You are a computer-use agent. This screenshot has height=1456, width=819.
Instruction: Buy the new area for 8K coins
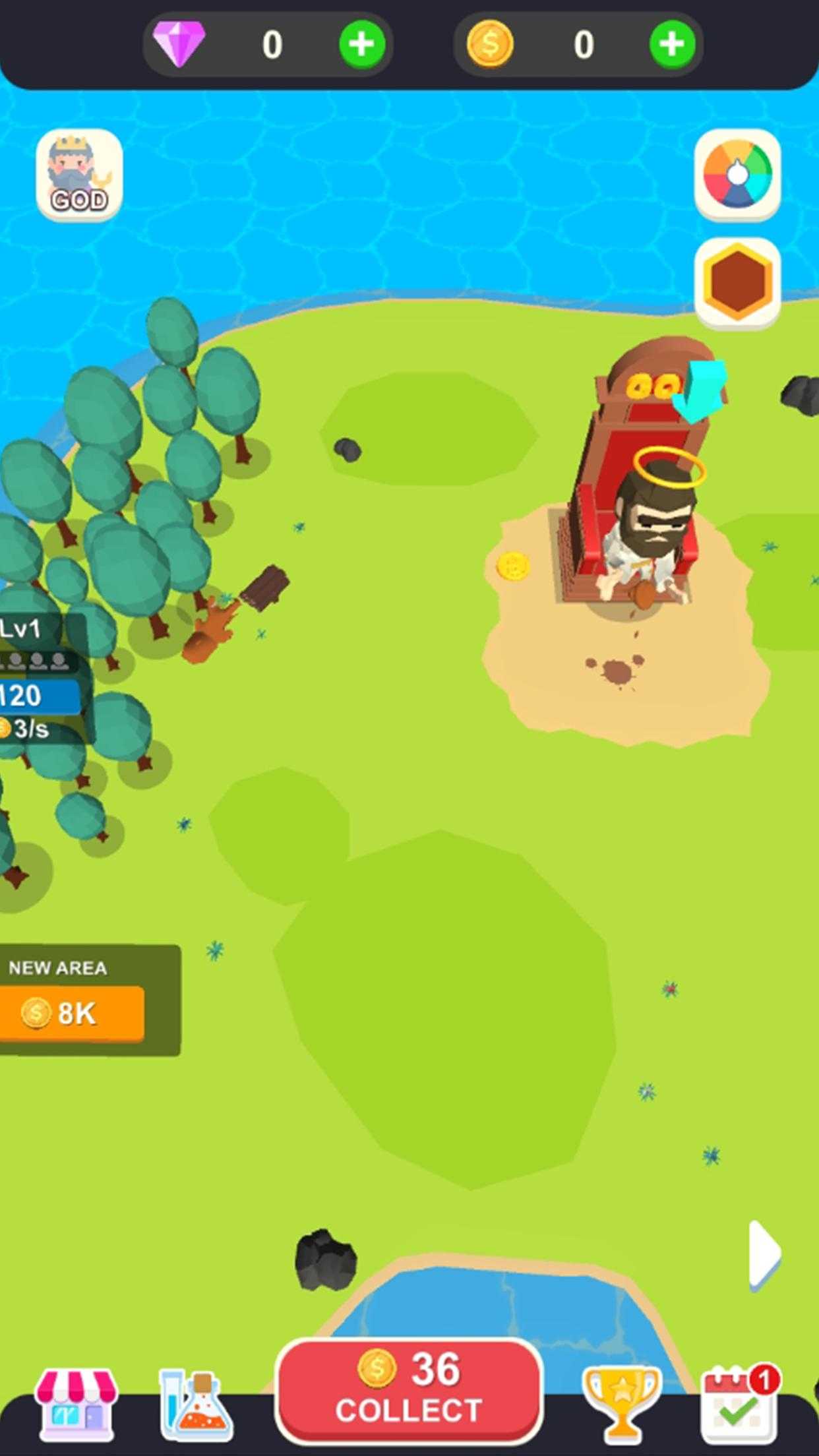pos(73,1014)
